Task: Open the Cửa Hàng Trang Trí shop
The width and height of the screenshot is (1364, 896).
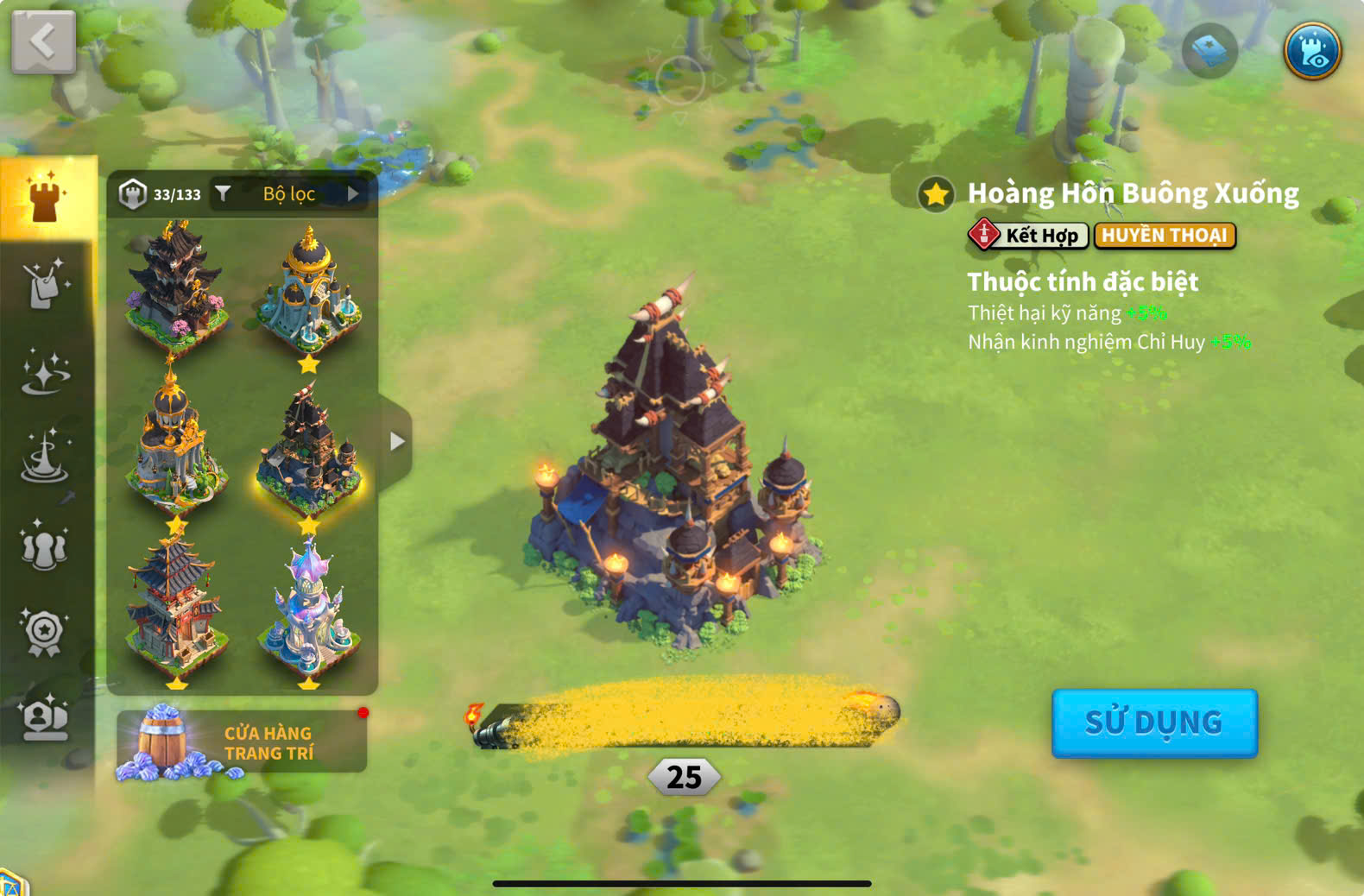Action: tap(242, 742)
